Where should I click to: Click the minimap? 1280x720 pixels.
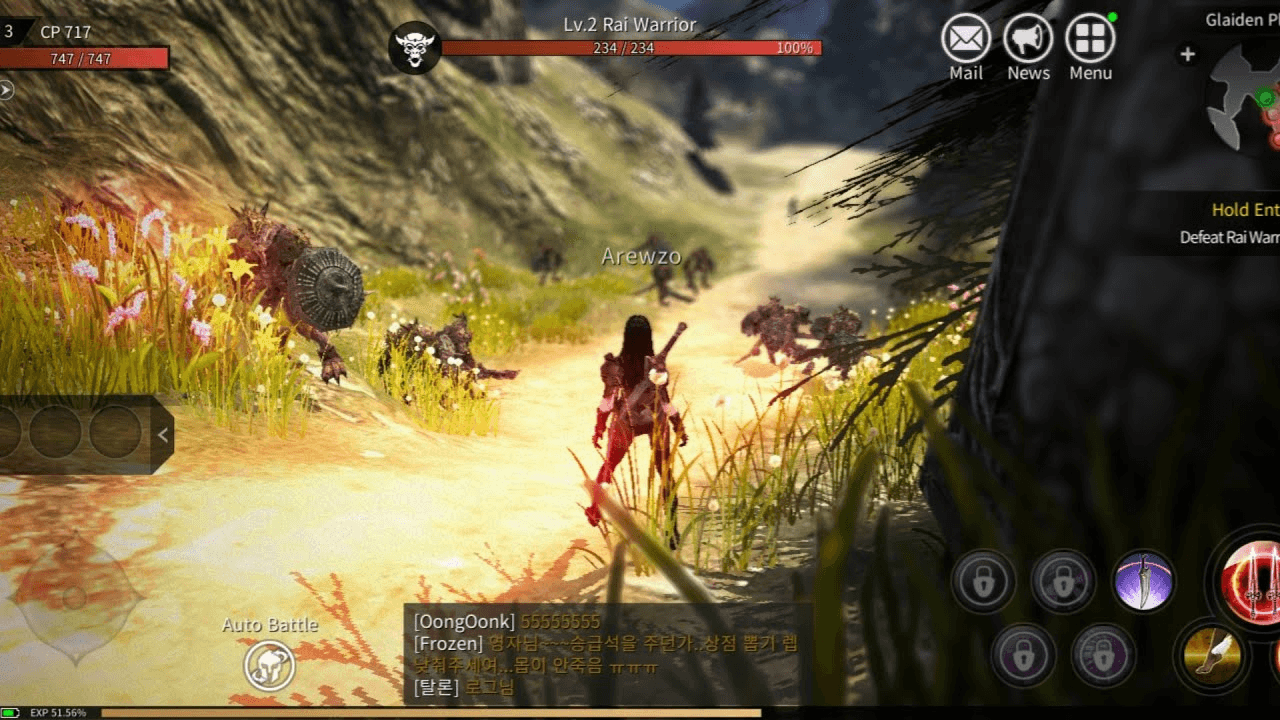tap(1245, 97)
